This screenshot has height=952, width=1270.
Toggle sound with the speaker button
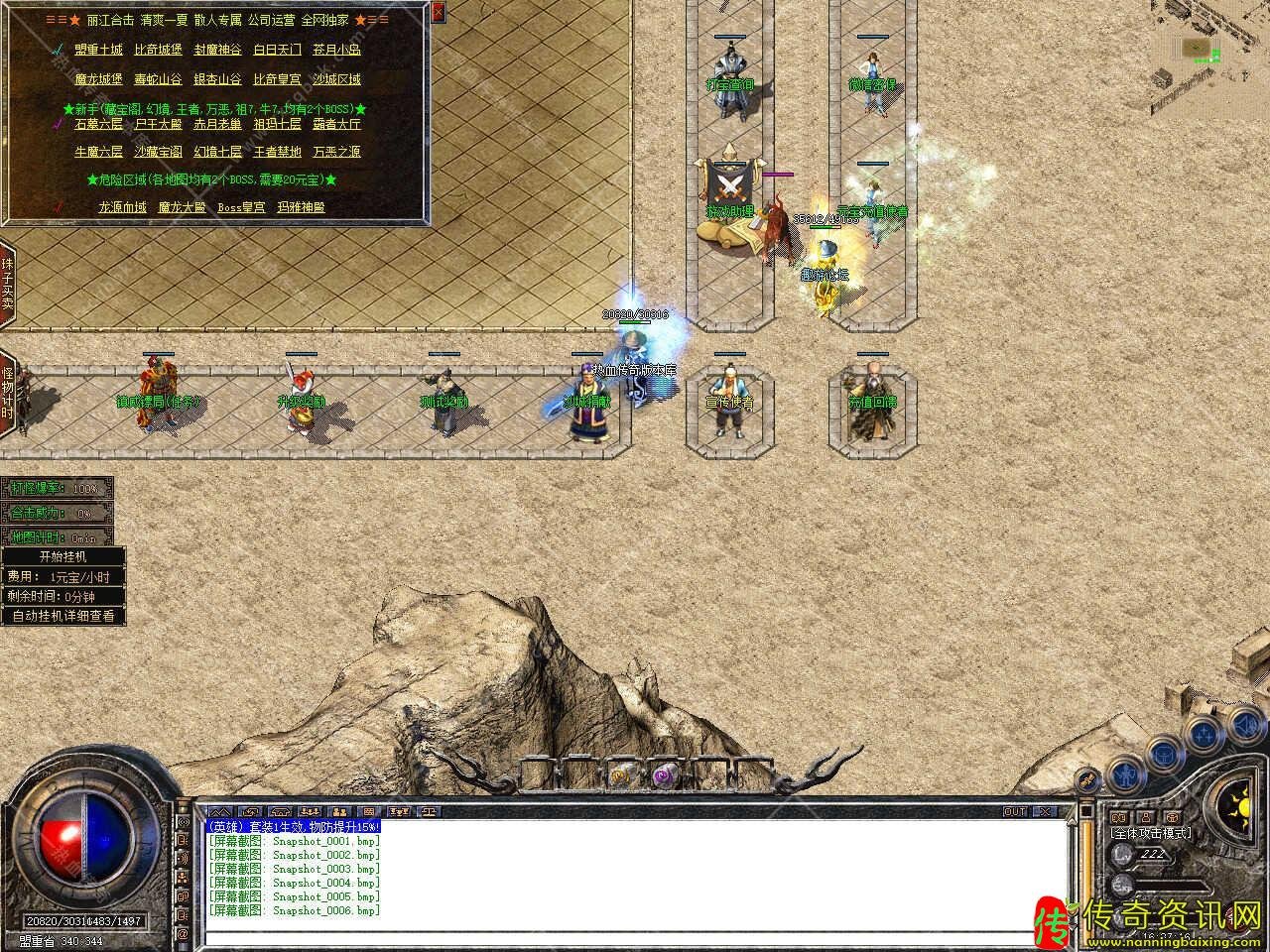click(1245, 723)
